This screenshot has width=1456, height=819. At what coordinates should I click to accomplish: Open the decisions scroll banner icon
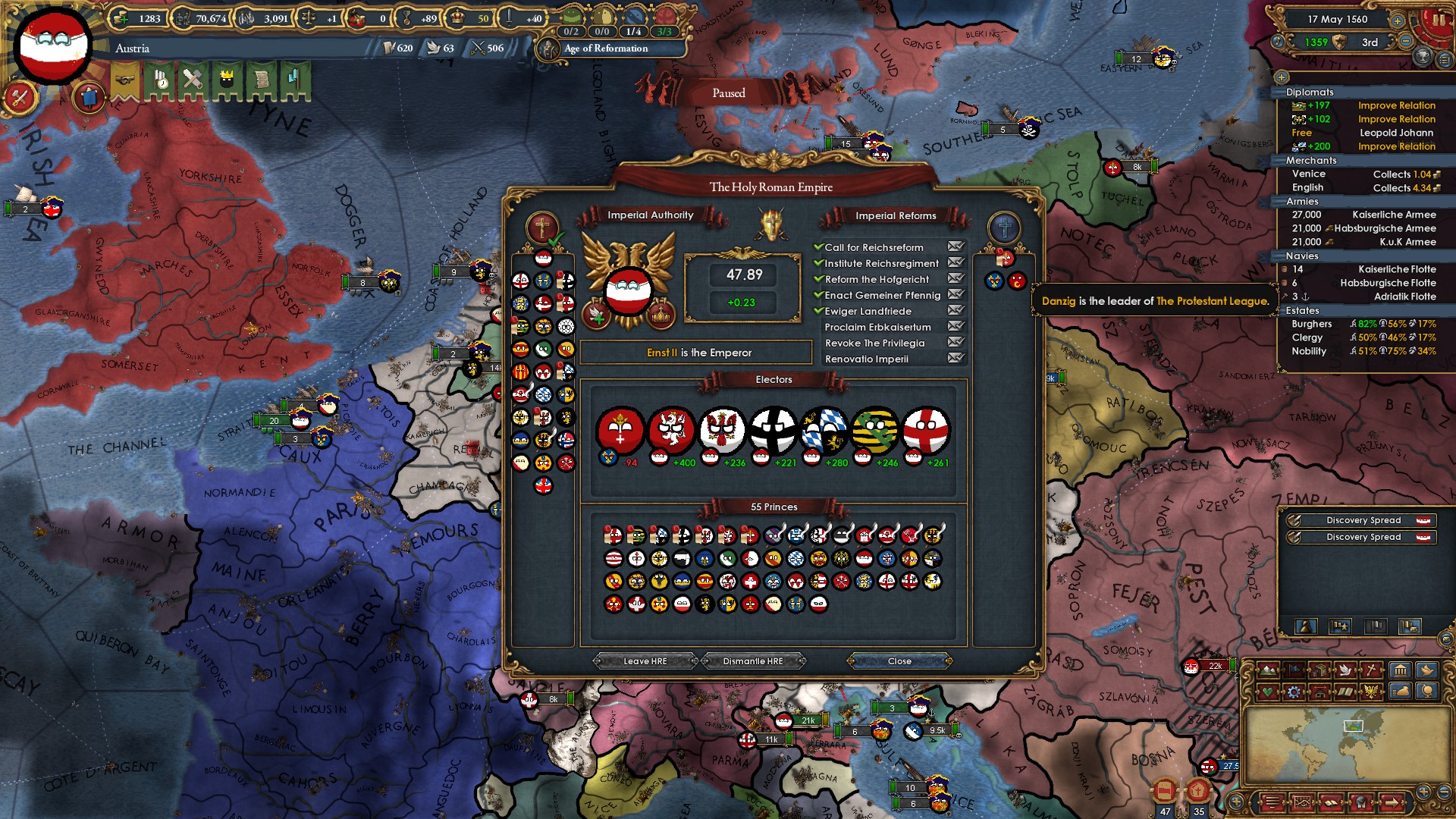pos(262,79)
